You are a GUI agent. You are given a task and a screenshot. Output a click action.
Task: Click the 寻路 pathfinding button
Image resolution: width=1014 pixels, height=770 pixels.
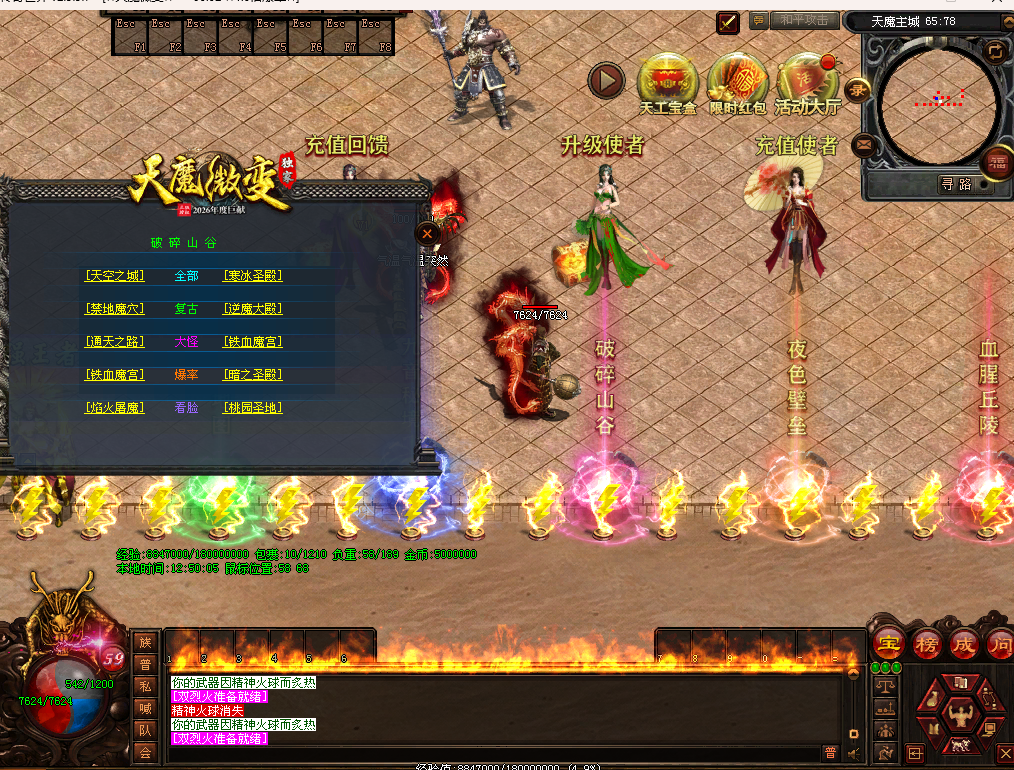coord(956,184)
